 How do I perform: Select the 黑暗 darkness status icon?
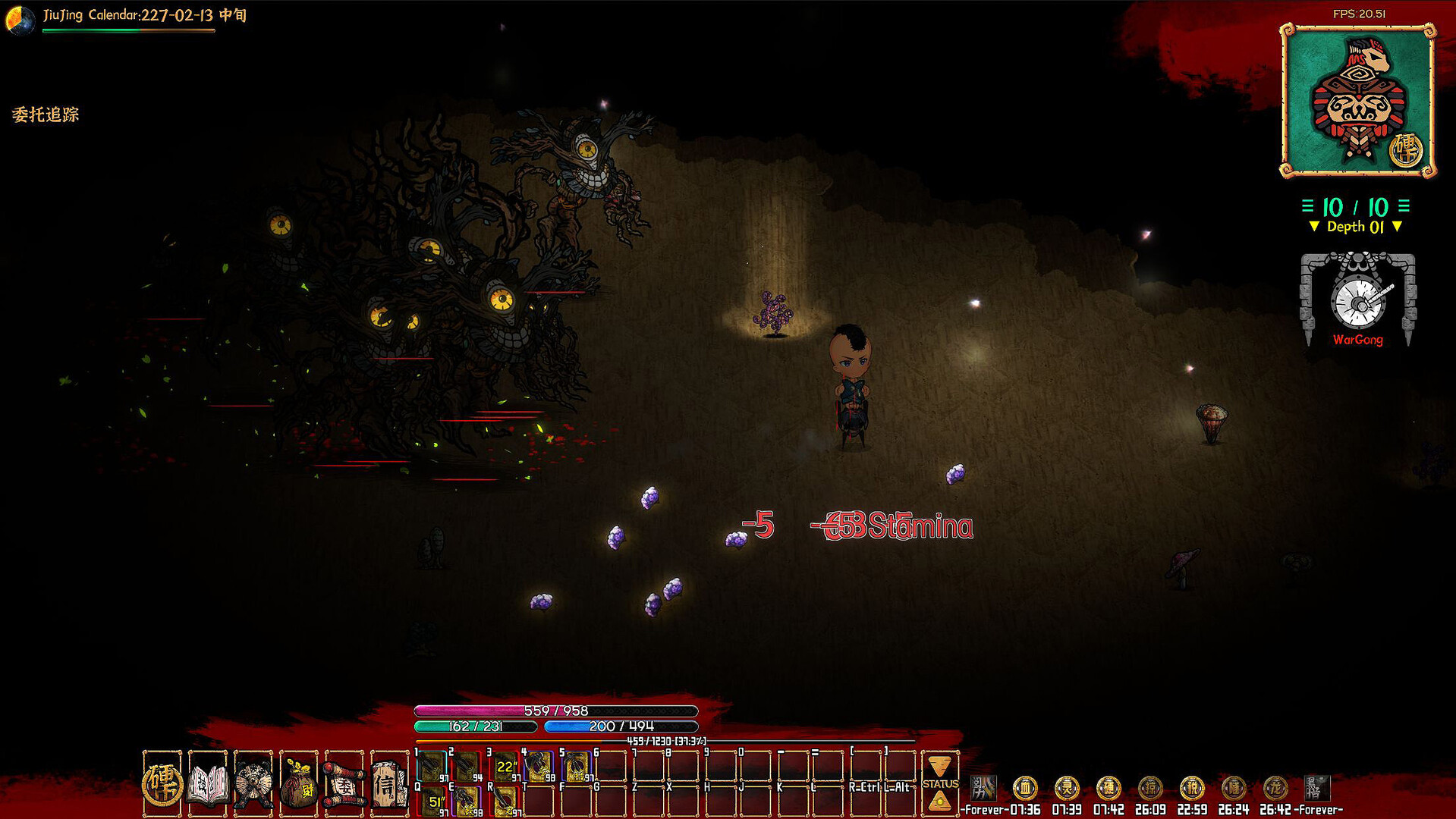tap(1317, 788)
